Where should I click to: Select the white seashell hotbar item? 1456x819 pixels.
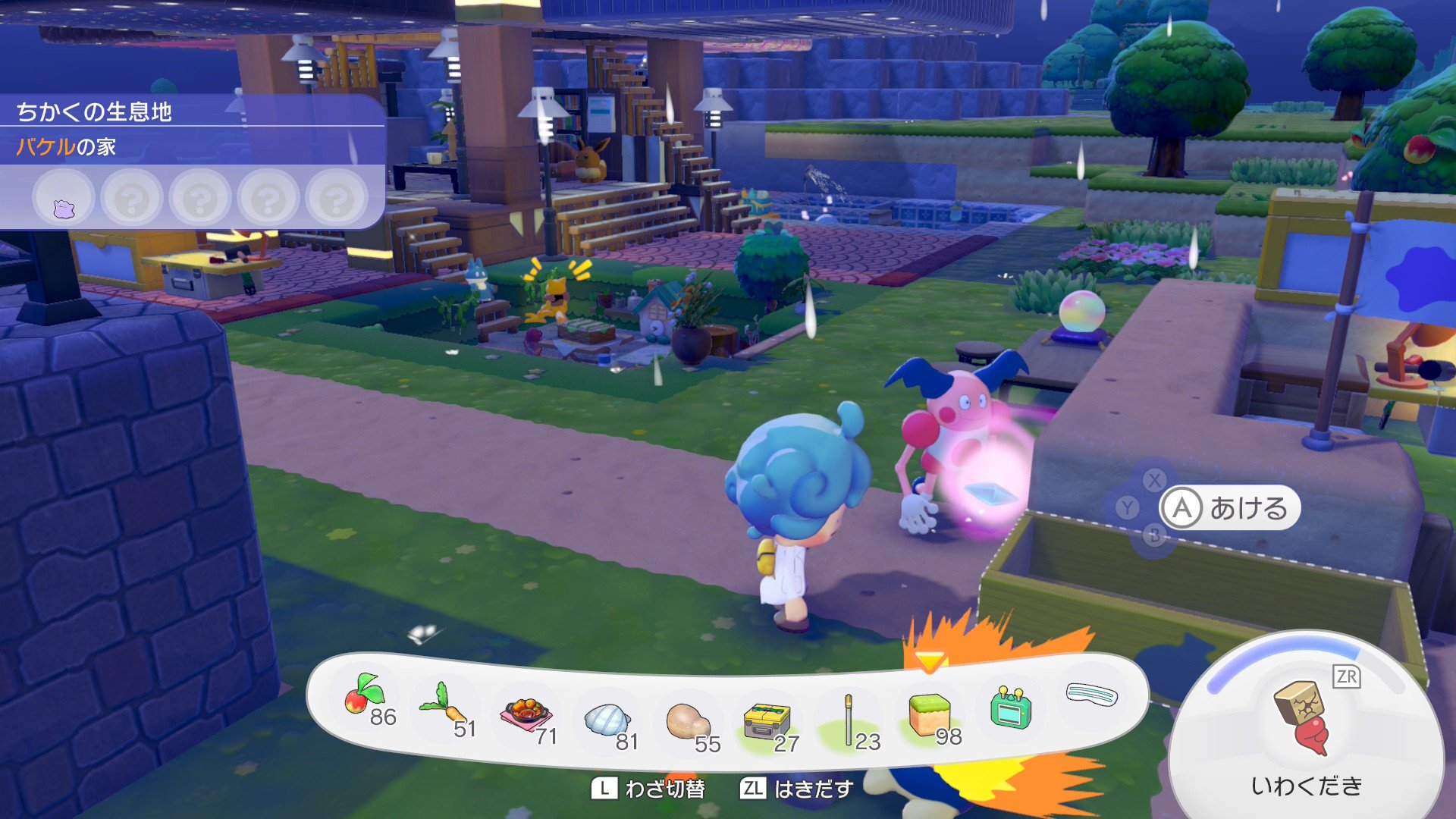click(x=607, y=720)
